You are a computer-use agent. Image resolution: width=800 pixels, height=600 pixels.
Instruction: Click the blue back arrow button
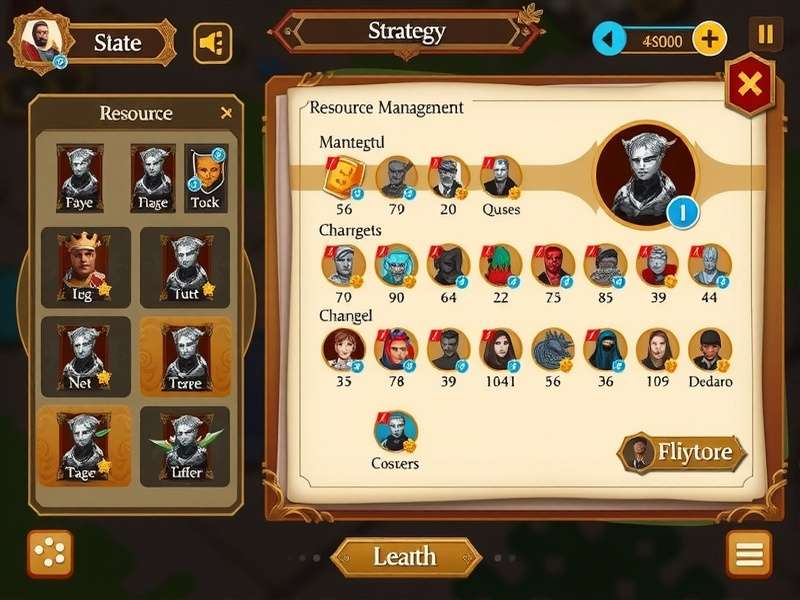(608, 41)
